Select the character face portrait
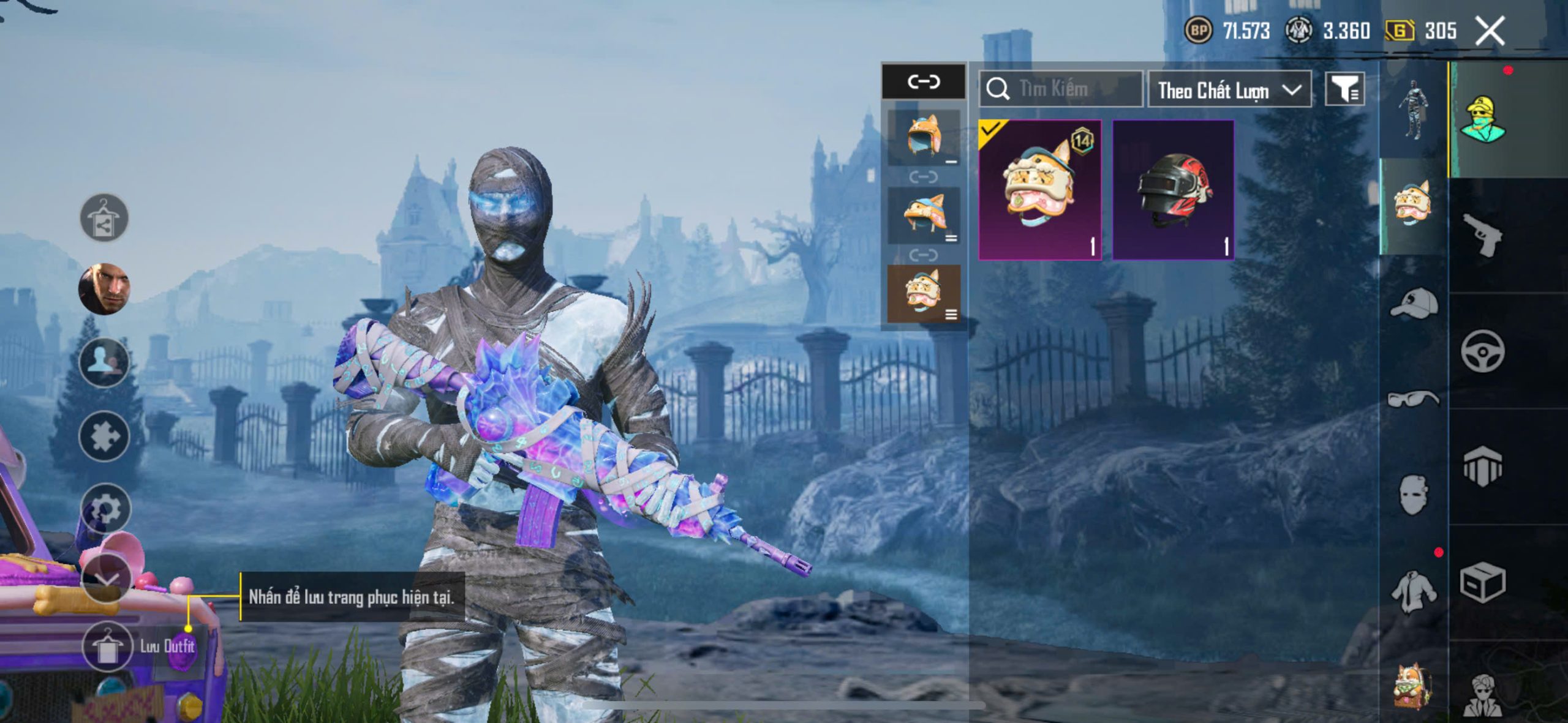Viewport: 1568px width, 723px height. click(105, 288)
